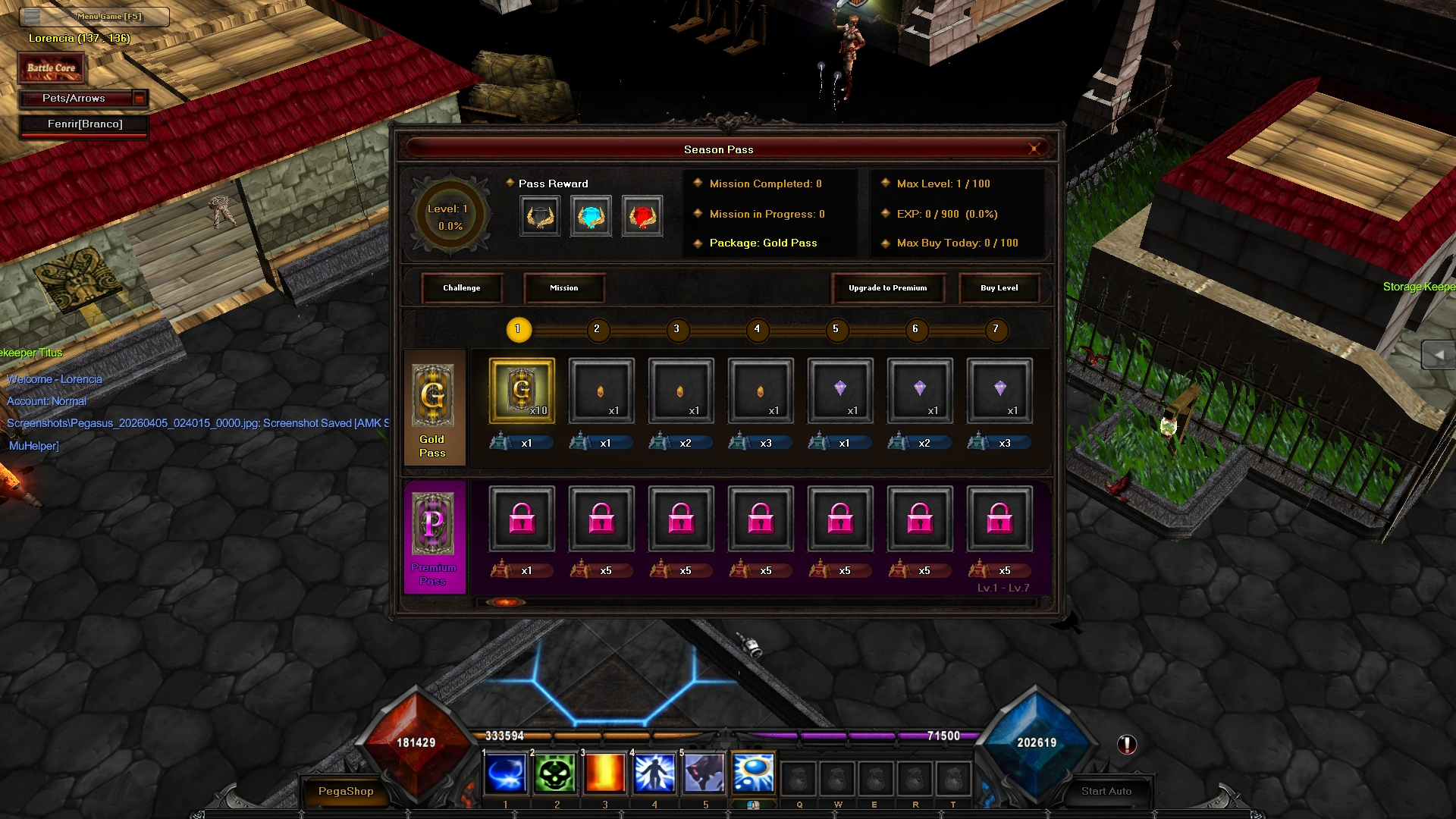Collapse the Pets/Arrows panel
This screenshot has width=1456, height=819.
140,98
